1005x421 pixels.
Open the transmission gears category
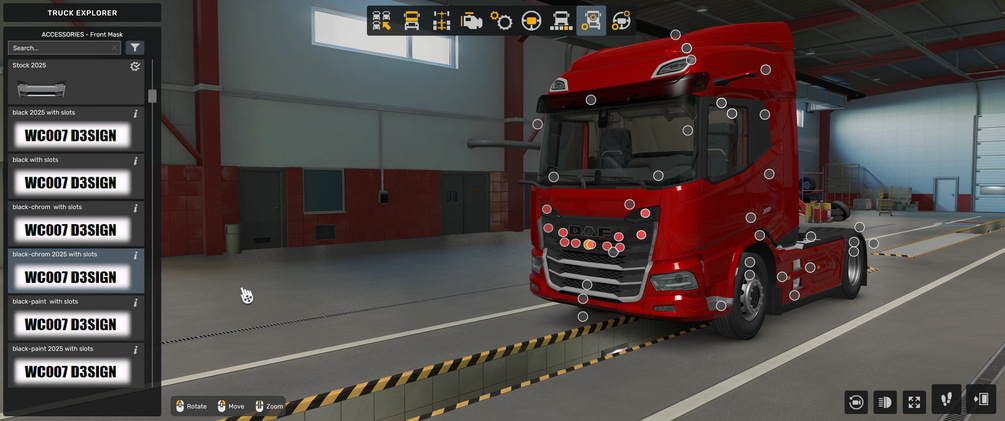pyautogui.click(x=501, y=20)
